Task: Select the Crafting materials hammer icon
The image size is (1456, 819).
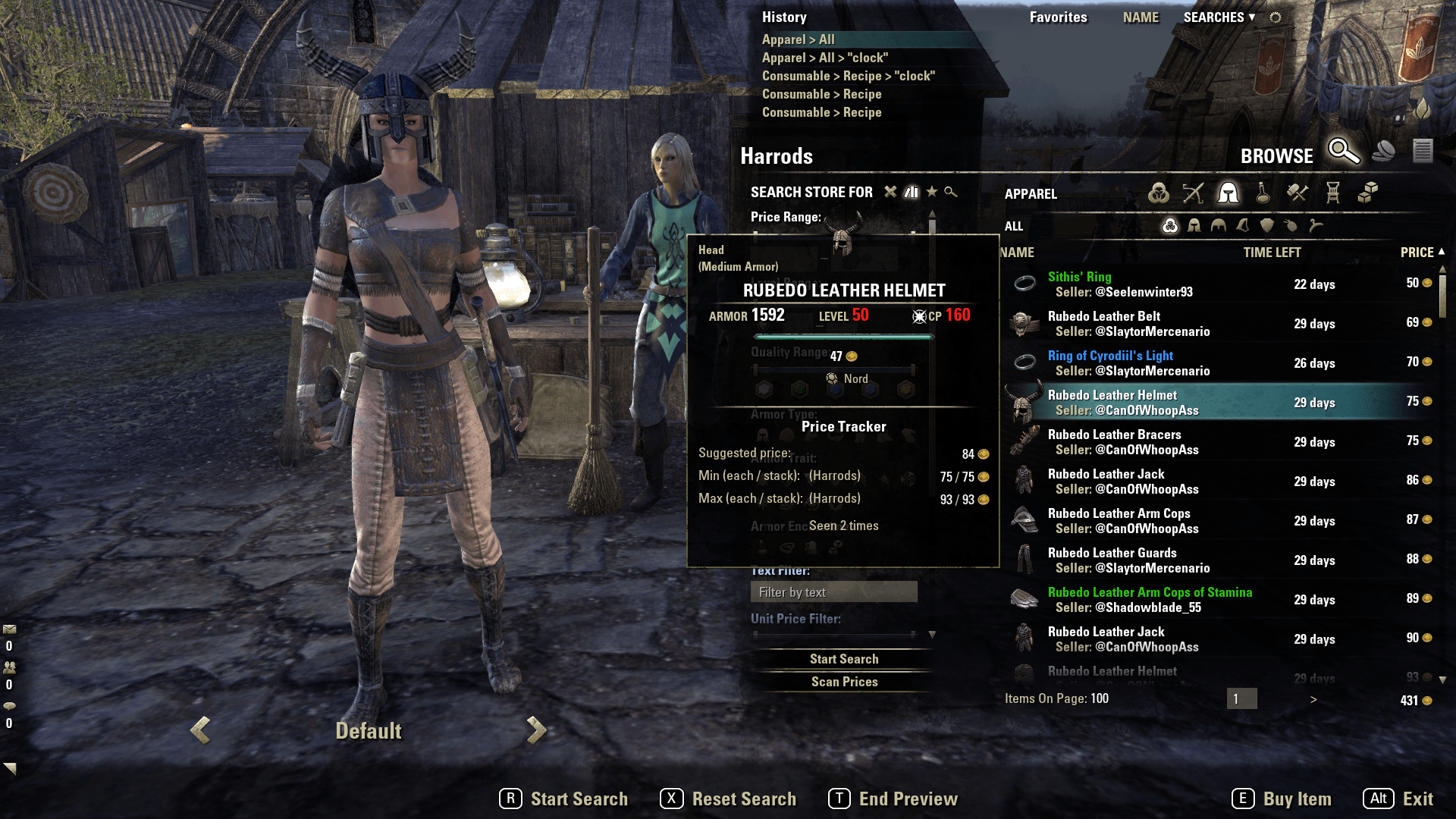Action: click(1297, 193)
